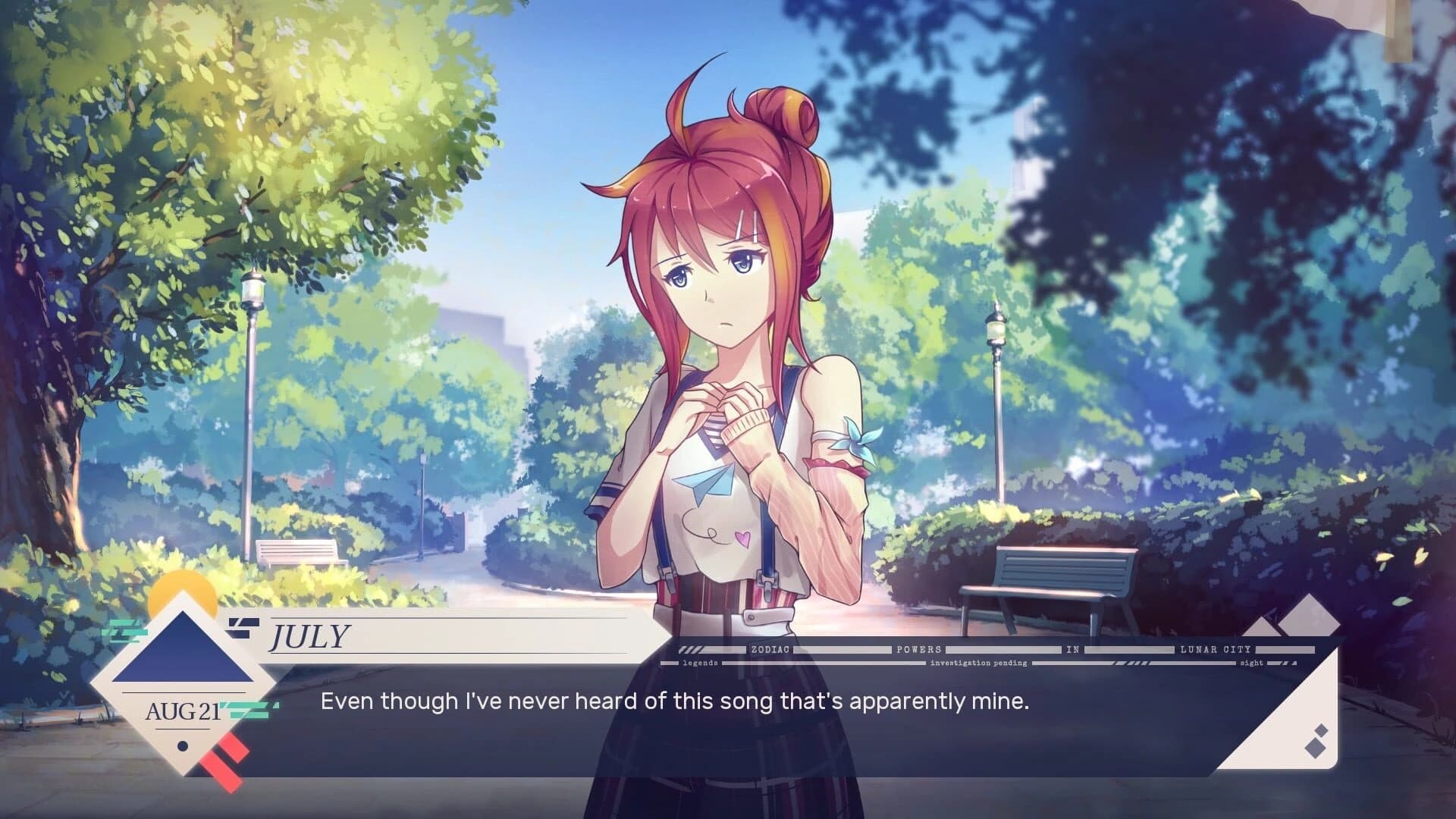Click the 'ZODIAC POWERS' banner text

[770, 650]
